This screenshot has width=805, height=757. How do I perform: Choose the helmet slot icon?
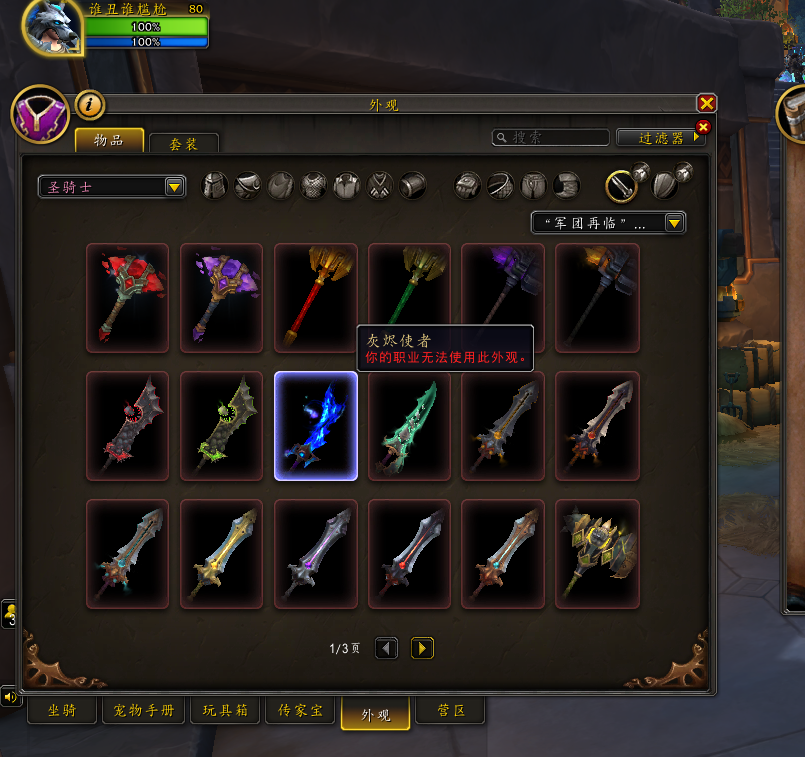[x=215, y=186]
